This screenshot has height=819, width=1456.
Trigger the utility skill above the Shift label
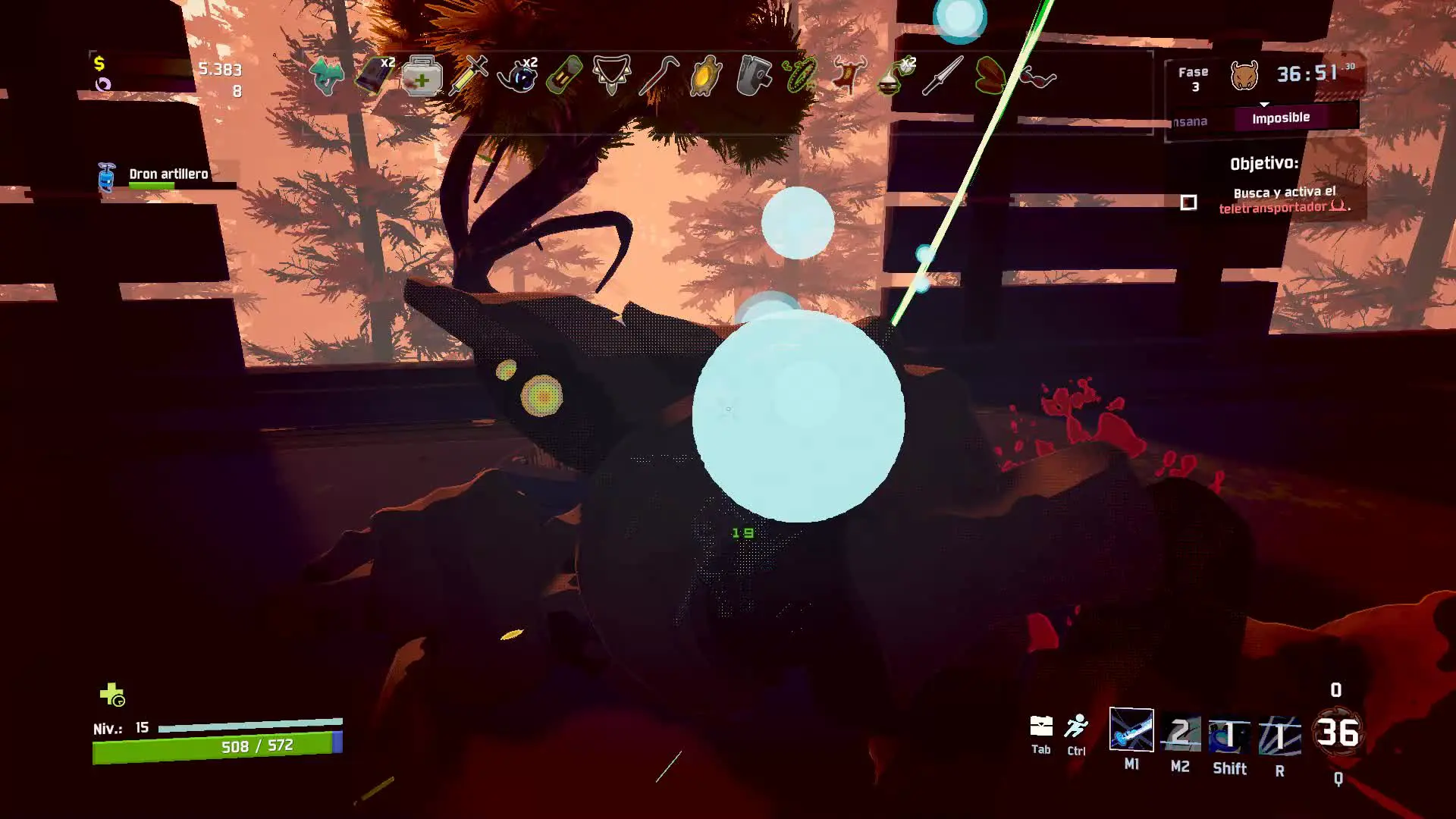tap(1229, 734)
